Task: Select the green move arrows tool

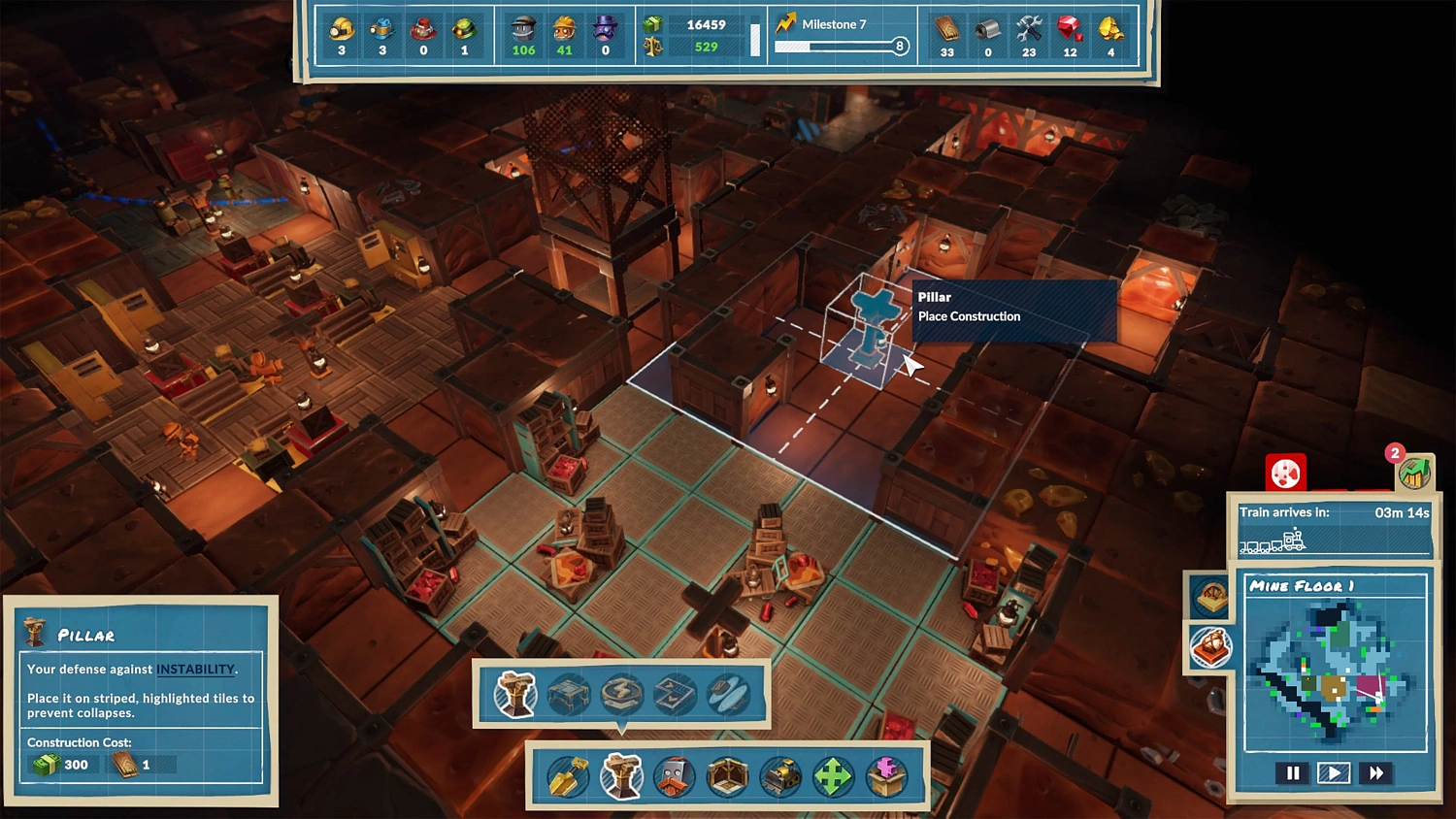Action: pyautogui.click(x=833, y=776)
